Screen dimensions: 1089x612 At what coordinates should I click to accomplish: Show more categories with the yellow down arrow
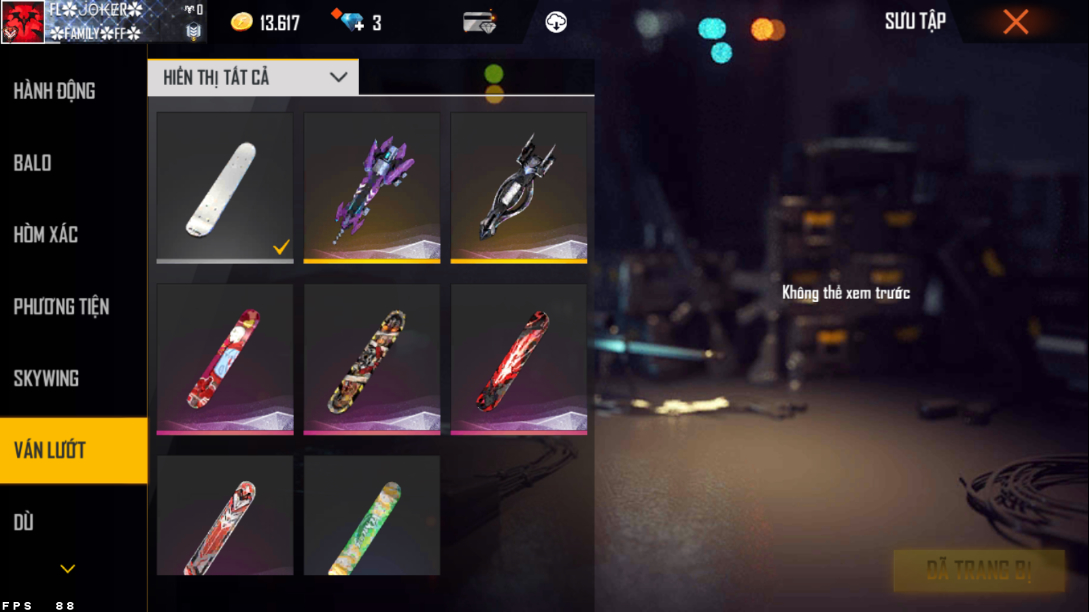point(68,569)
